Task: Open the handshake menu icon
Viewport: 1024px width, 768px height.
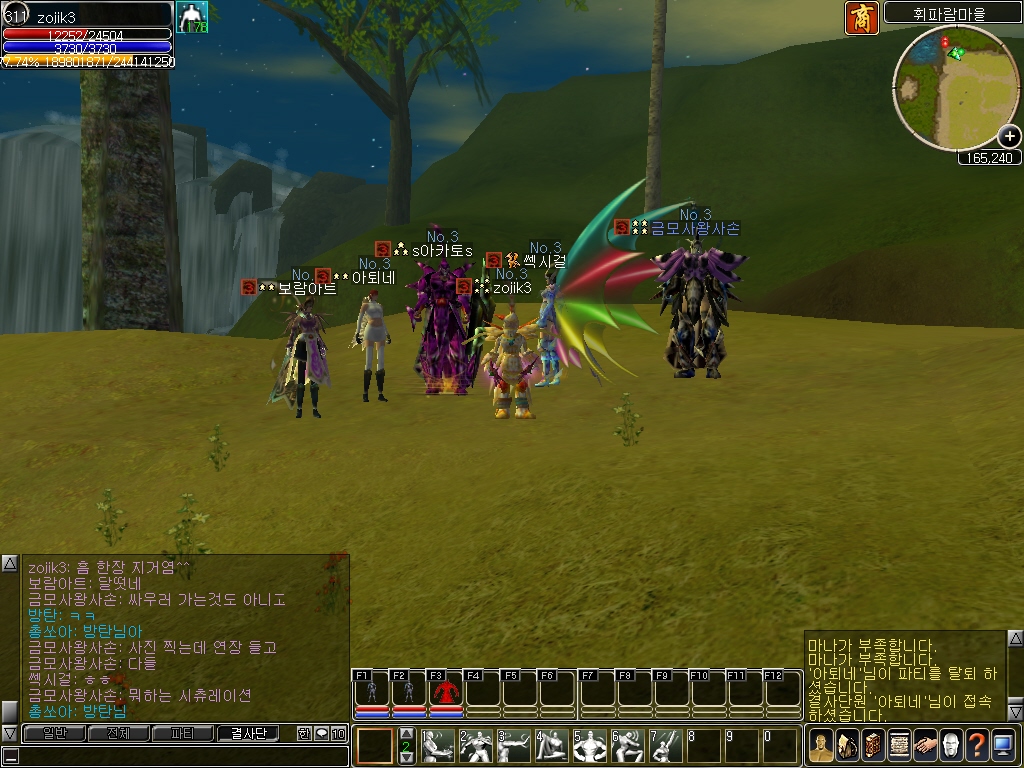Action: 925,746
